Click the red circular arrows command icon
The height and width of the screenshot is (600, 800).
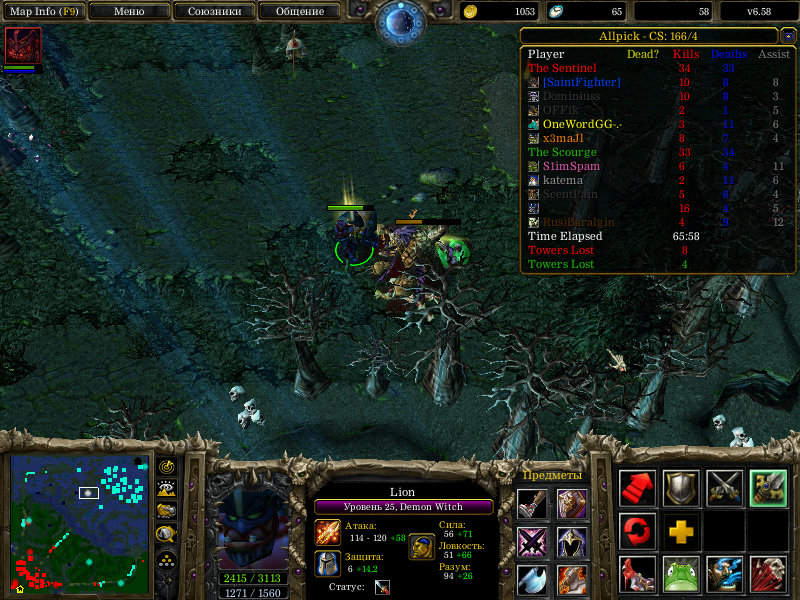click(x=638, y=529)
